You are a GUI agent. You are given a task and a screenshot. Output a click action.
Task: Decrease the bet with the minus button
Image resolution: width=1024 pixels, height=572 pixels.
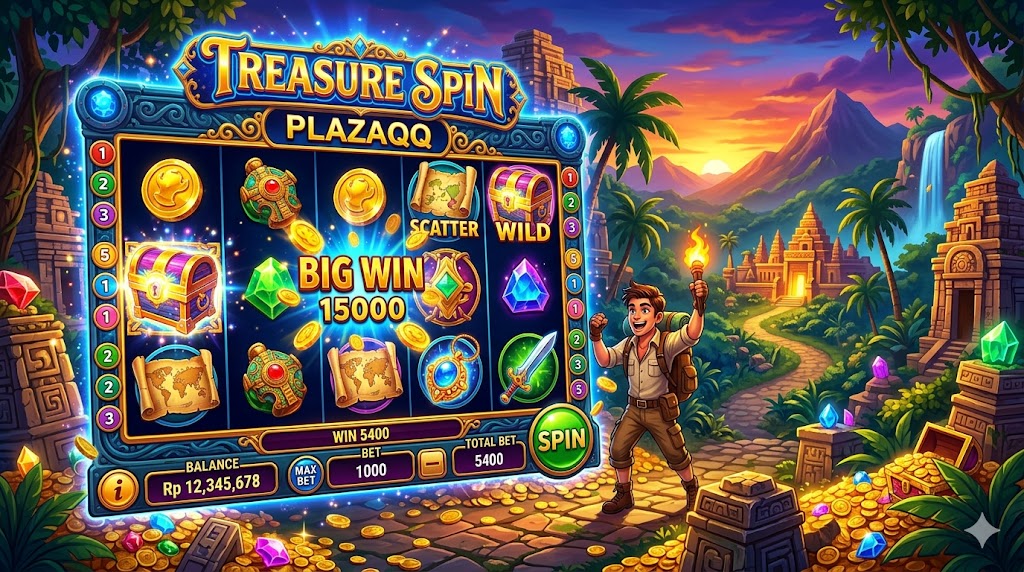432,465
